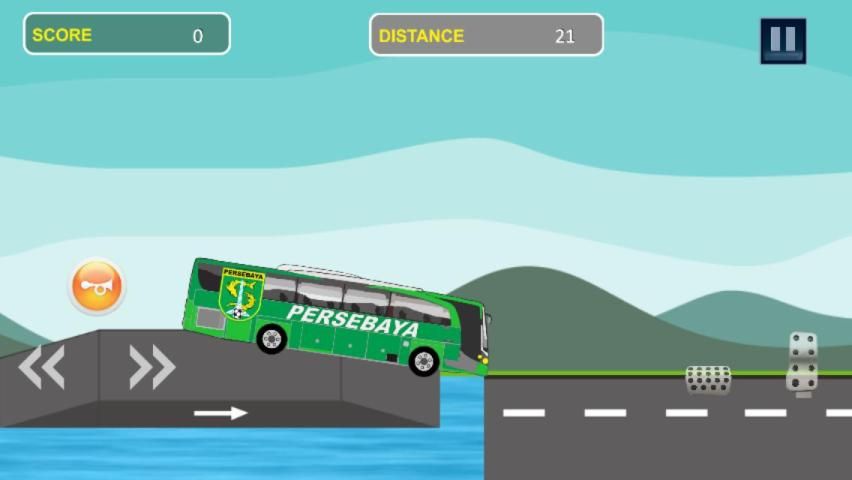
Task: Hit the brake pedal
Action: point(708,379)
